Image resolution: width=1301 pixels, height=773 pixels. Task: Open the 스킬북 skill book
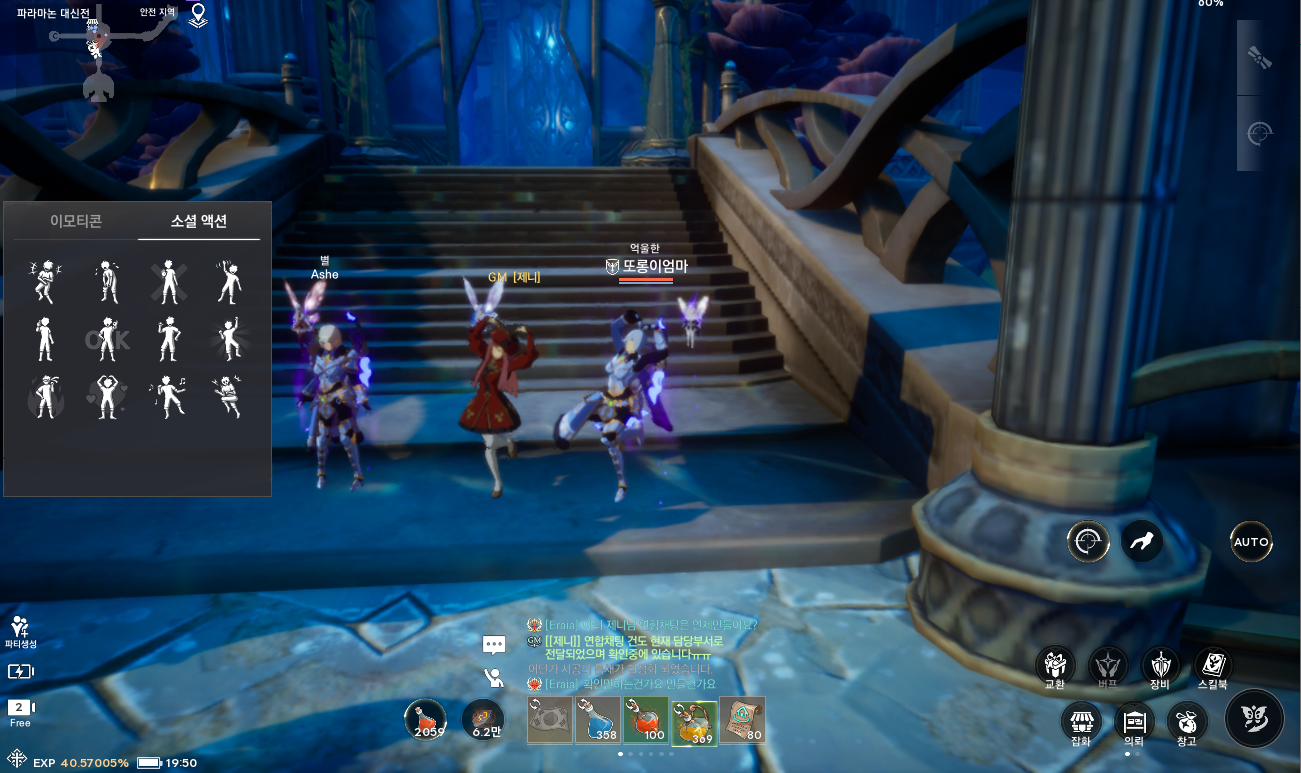point(1213,665)
